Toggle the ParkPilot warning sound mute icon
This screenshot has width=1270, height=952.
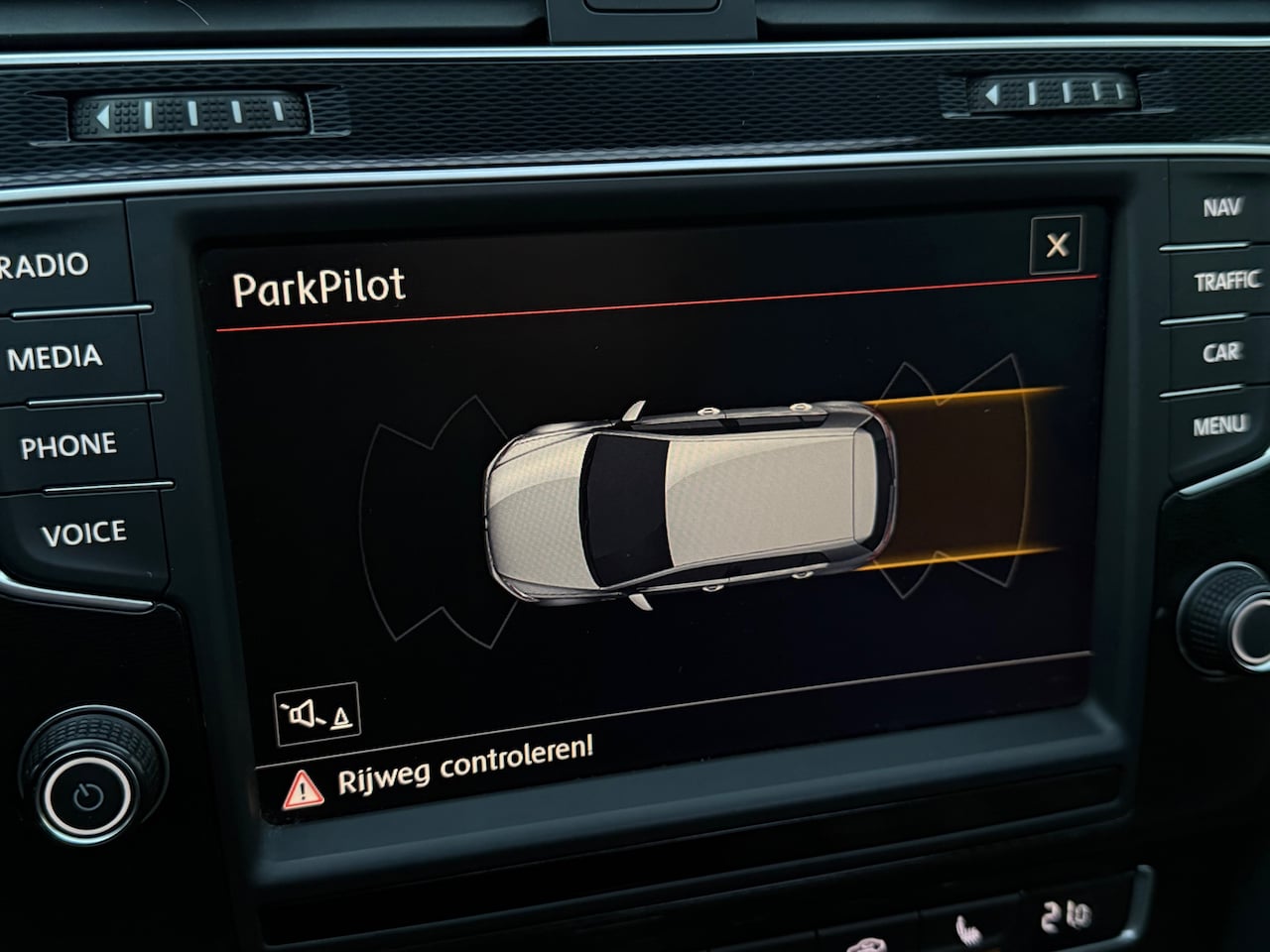click(317, 712)
